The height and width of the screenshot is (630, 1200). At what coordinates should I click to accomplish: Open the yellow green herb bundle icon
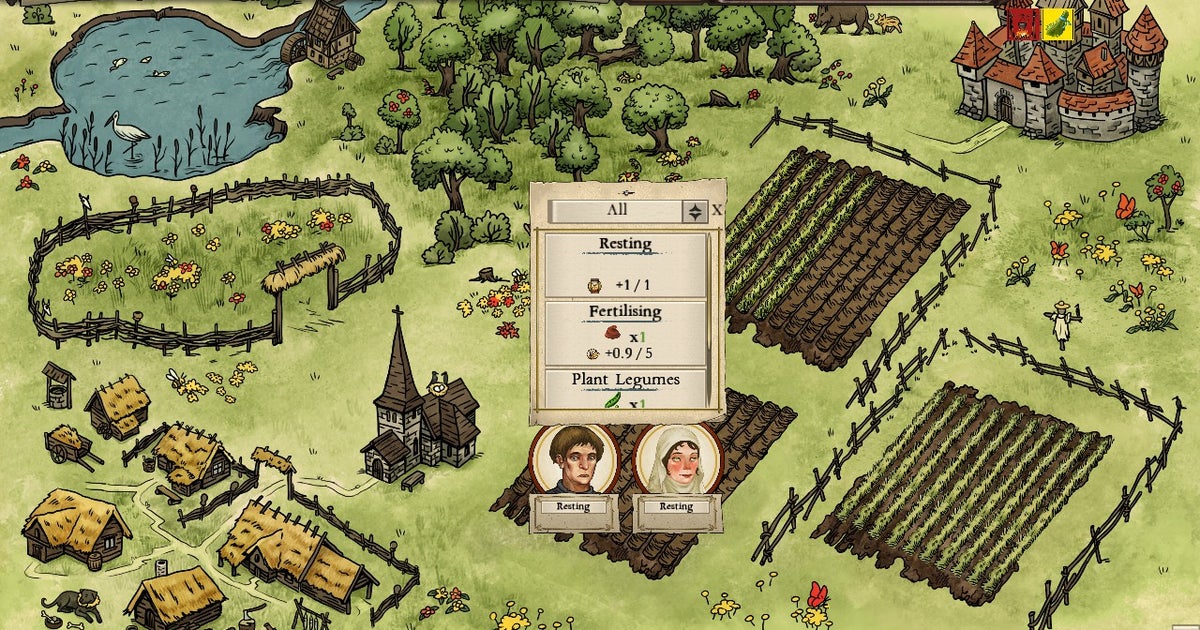click(1058, 24)
